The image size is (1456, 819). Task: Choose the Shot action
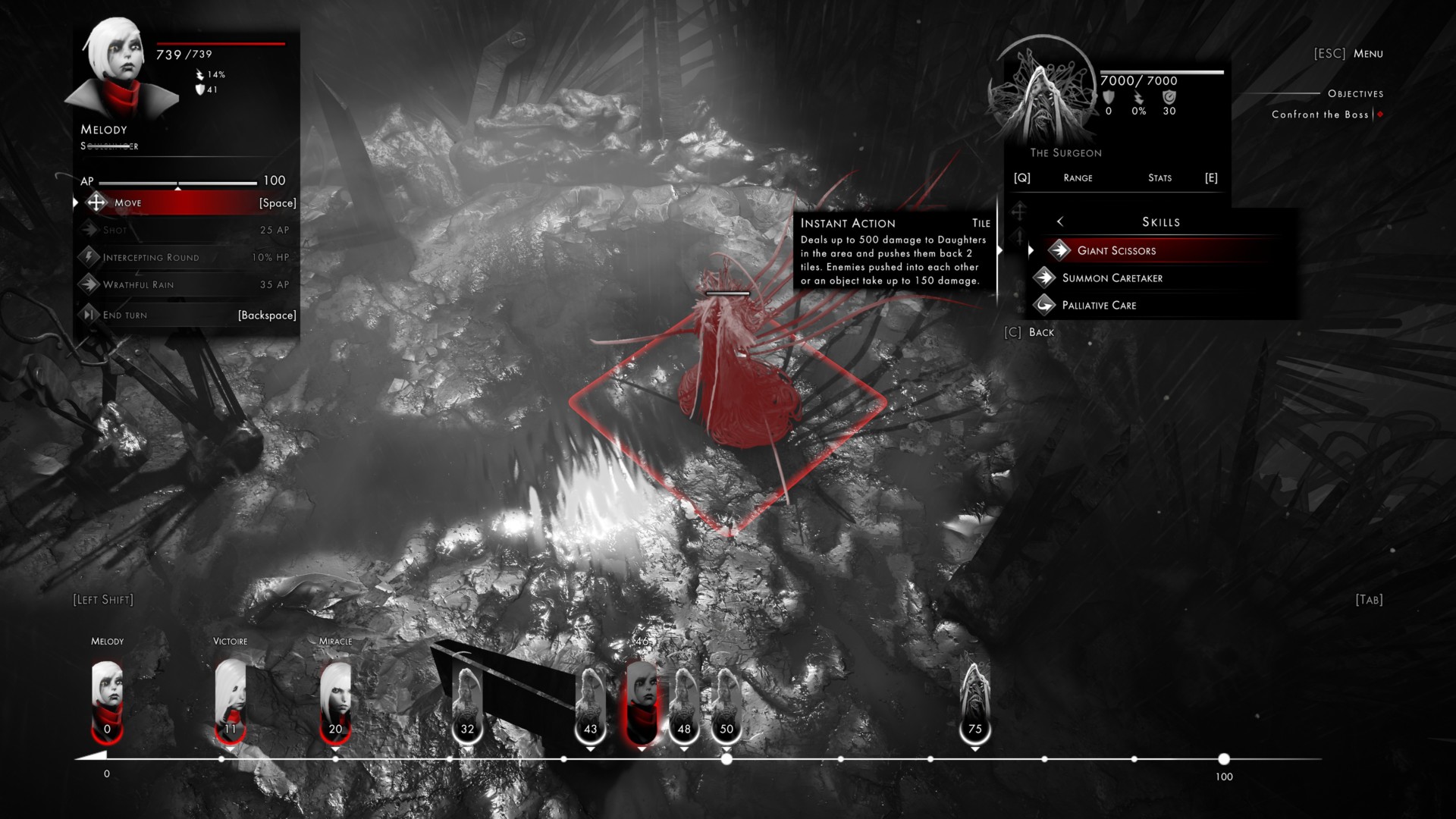coord(186,230)
